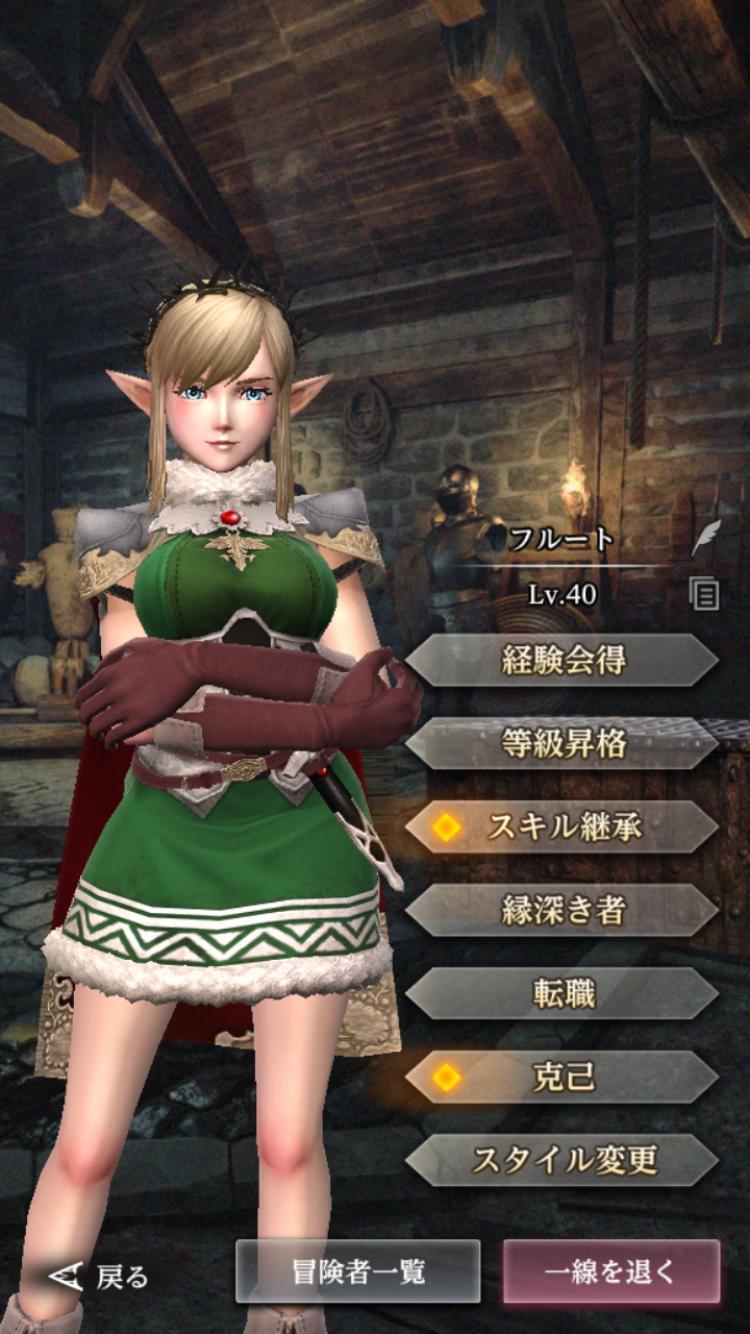Open スタイル変更 to change style
Image resolution: width=750 pixels, height=1334 pixels.
click(562, 1160)
